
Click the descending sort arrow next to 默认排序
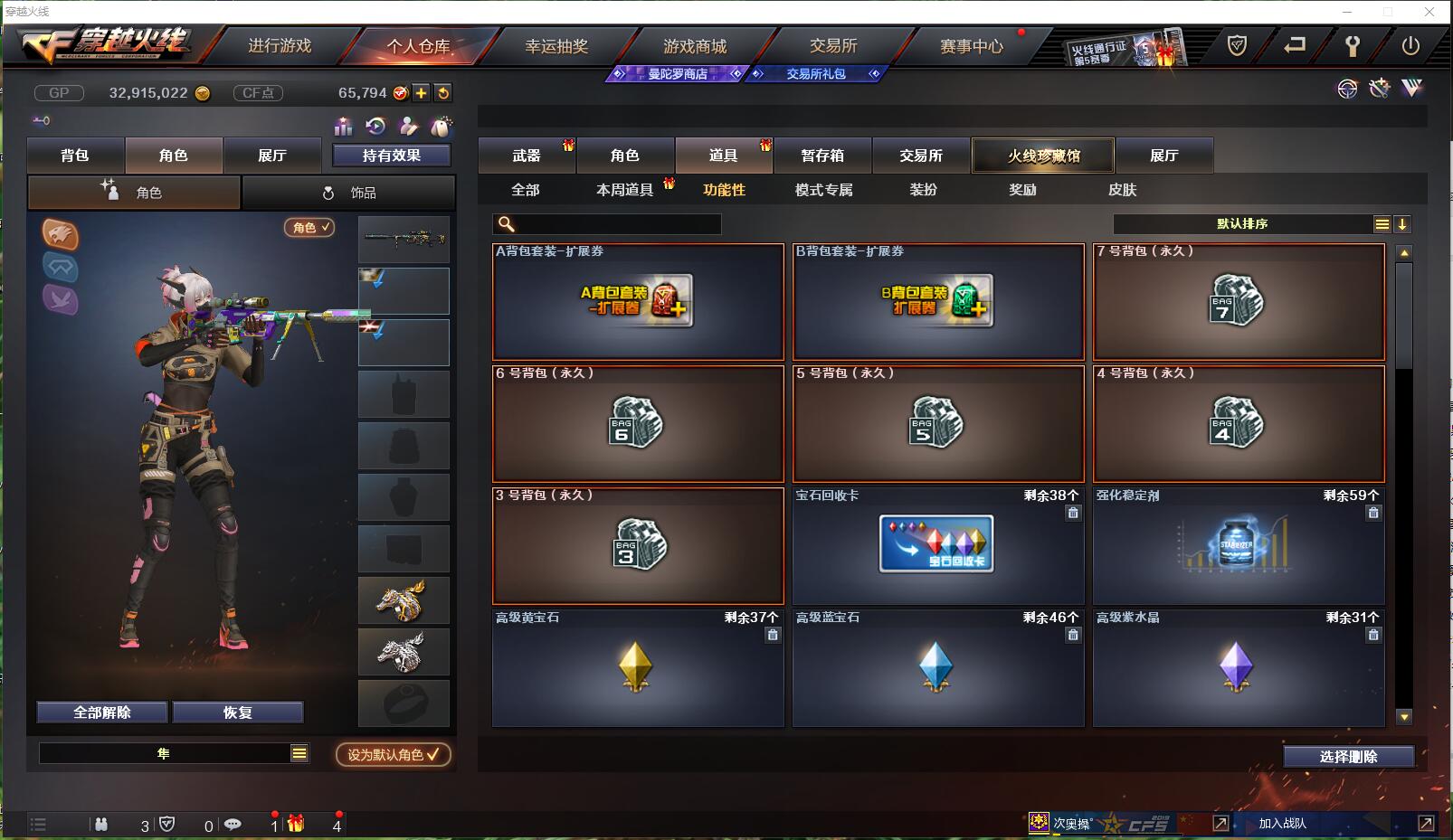(1401, 222)
